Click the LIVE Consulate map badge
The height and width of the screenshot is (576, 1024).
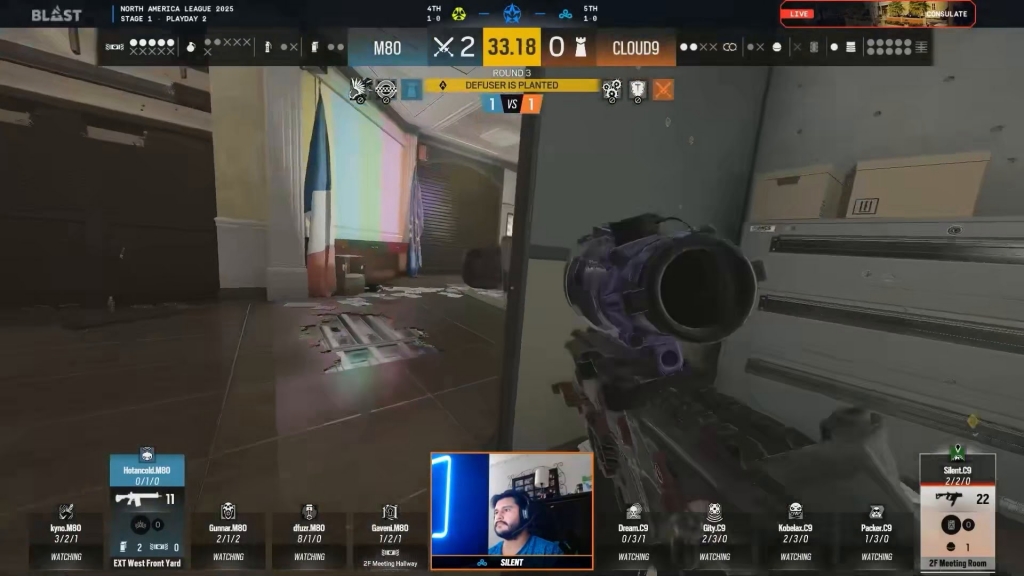click(877, 14)
